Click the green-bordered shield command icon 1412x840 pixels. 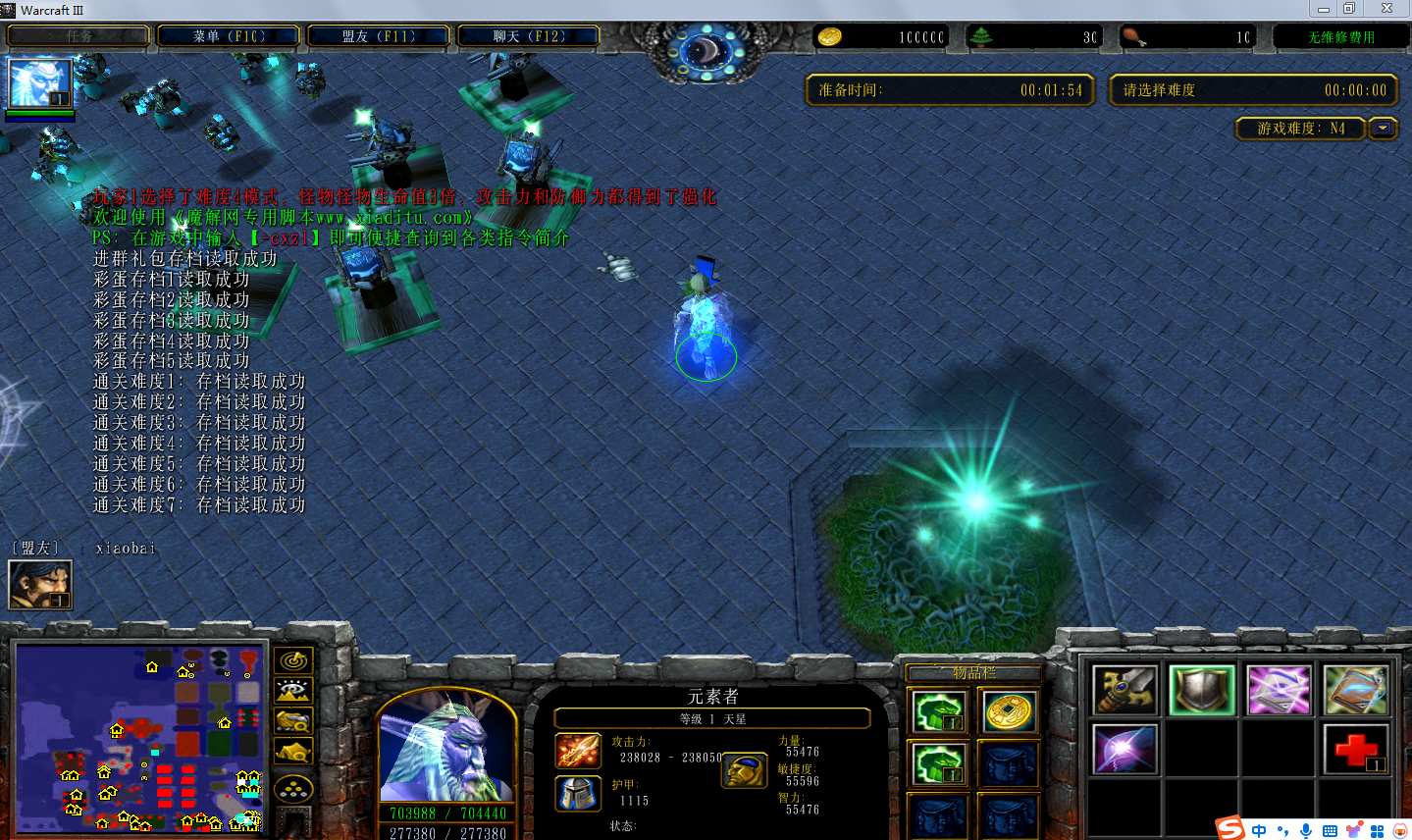[x=1202, y=690]
